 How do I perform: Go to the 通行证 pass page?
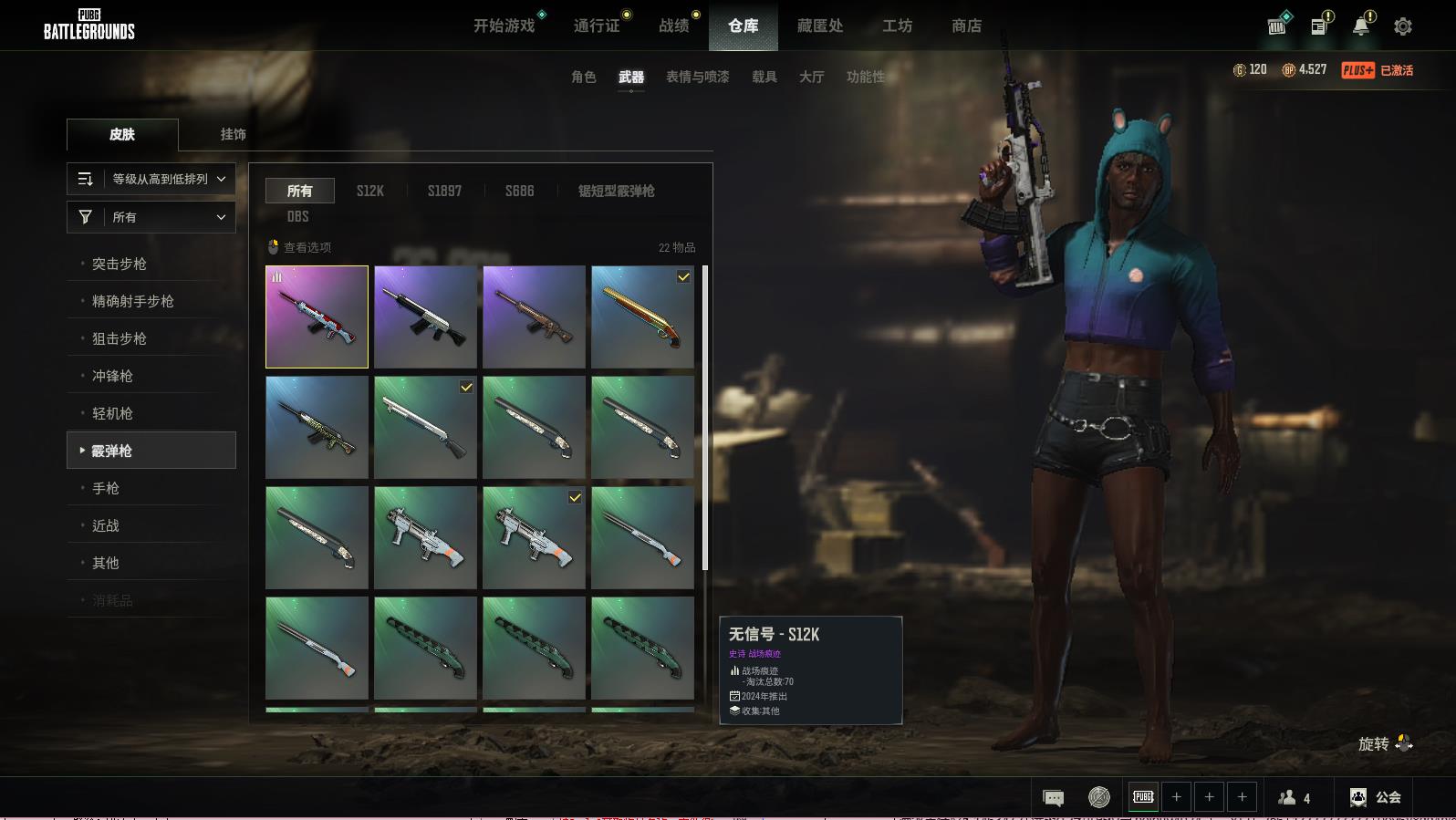click(x=597, y=26)
